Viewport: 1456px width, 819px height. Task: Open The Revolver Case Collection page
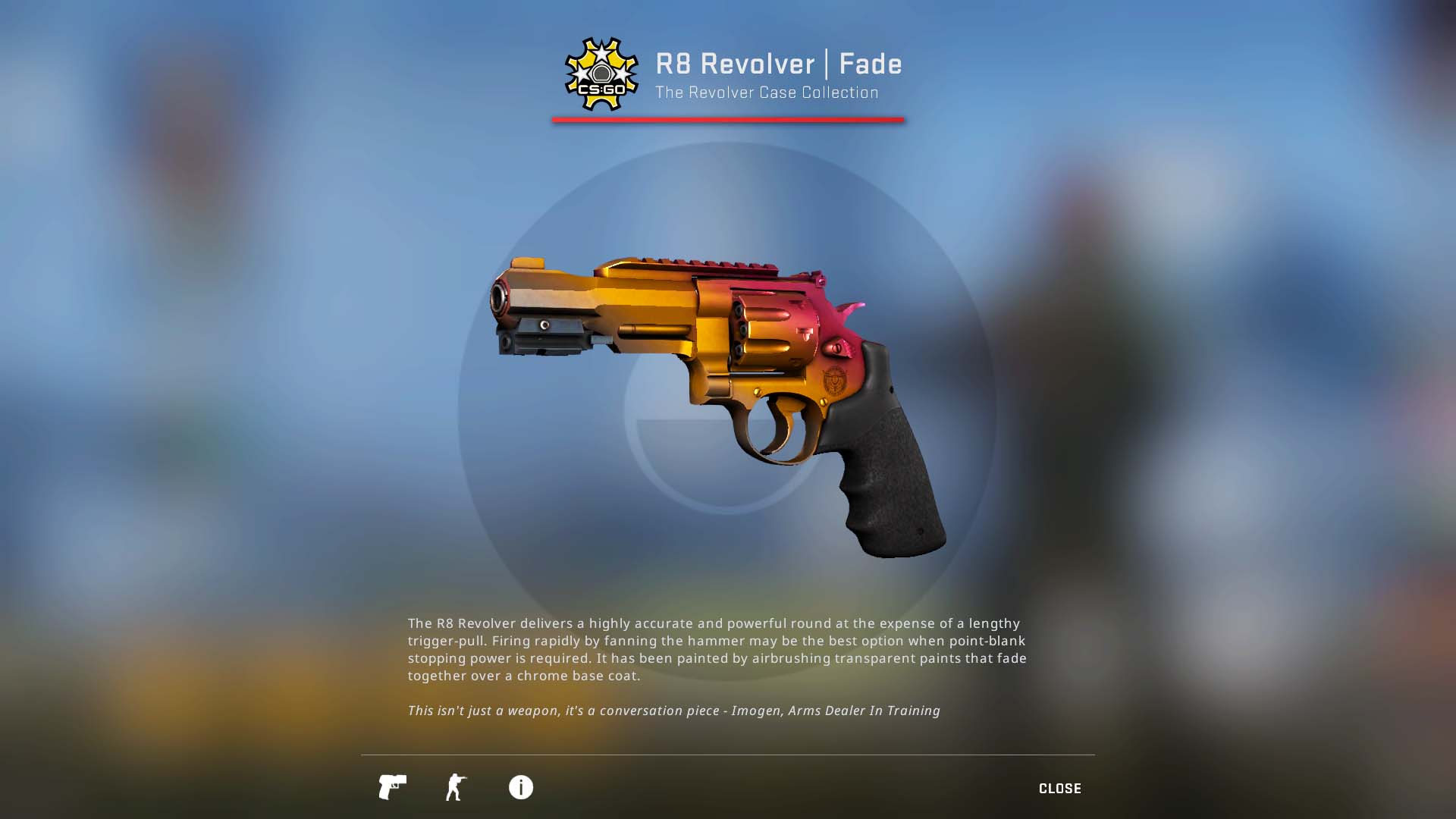[765, 93]
